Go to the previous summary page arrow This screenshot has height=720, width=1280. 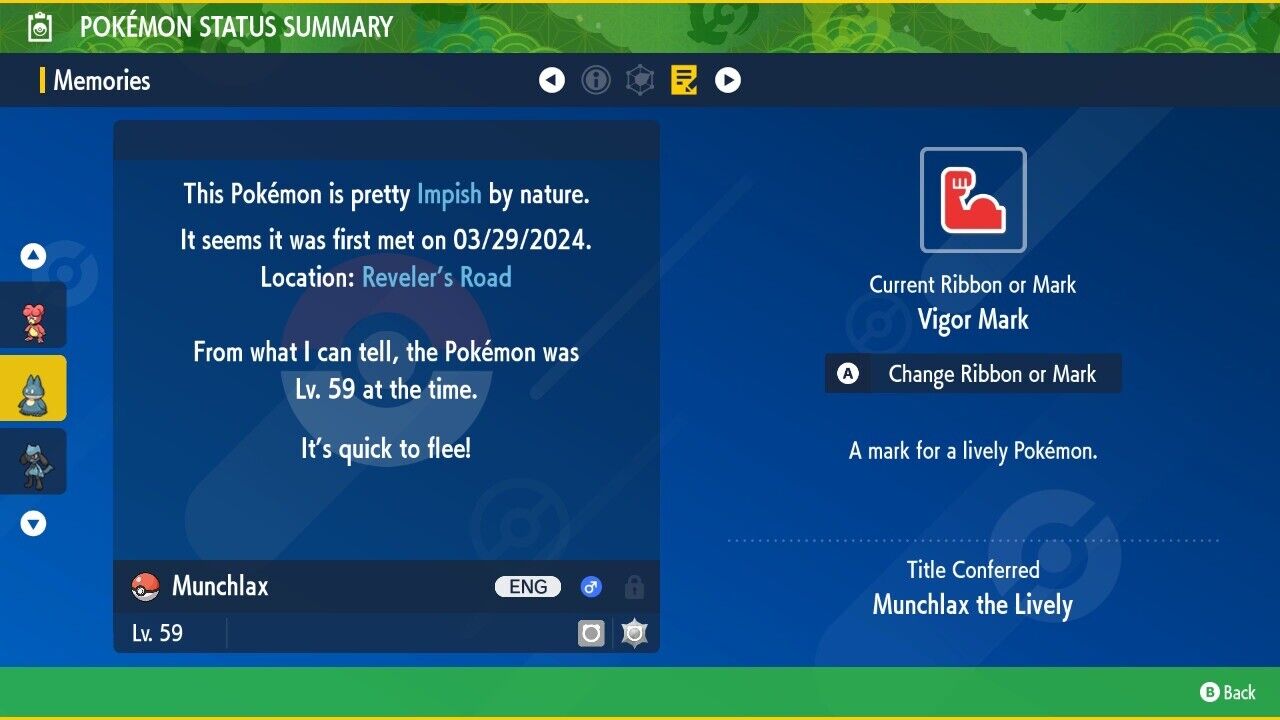tap(552, 80)
